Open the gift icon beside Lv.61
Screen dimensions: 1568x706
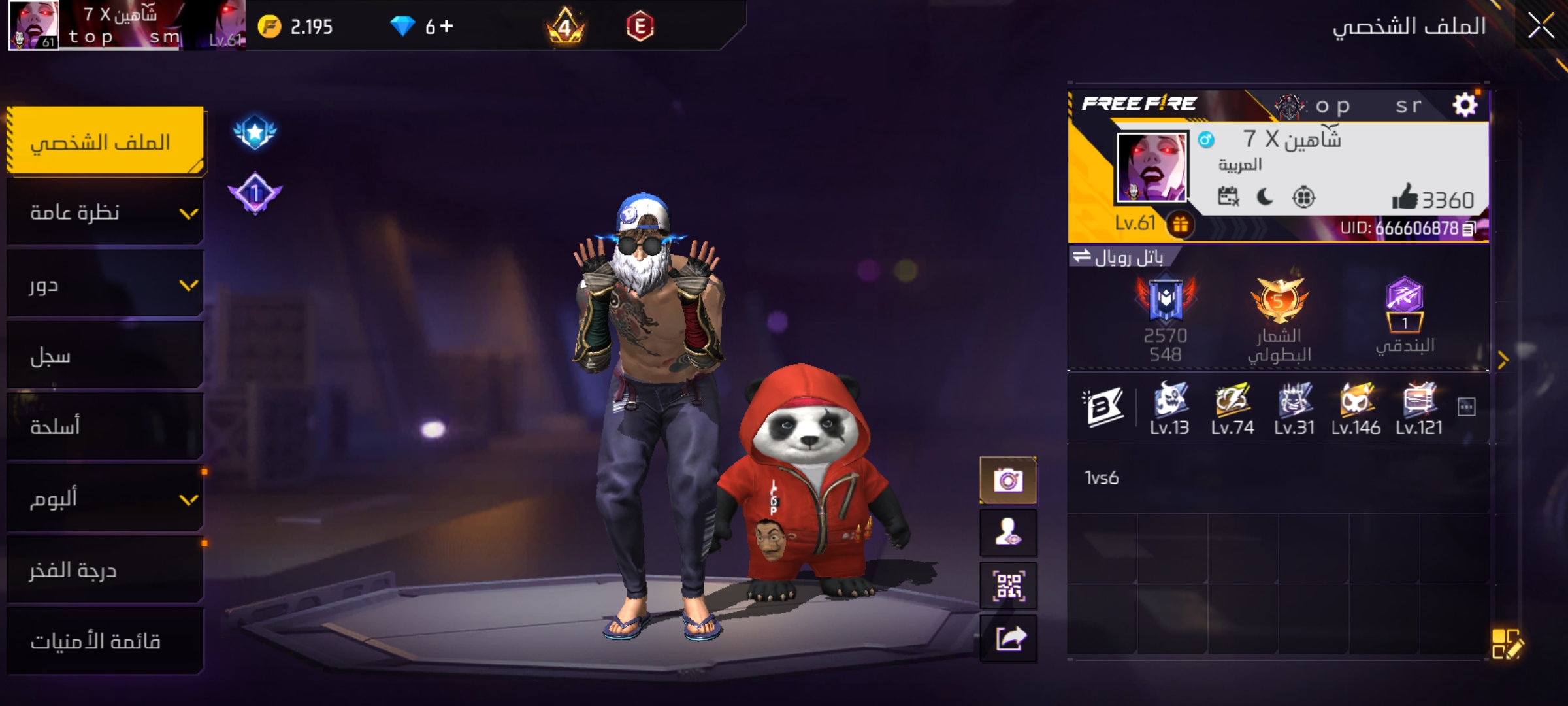[1180, 225]
